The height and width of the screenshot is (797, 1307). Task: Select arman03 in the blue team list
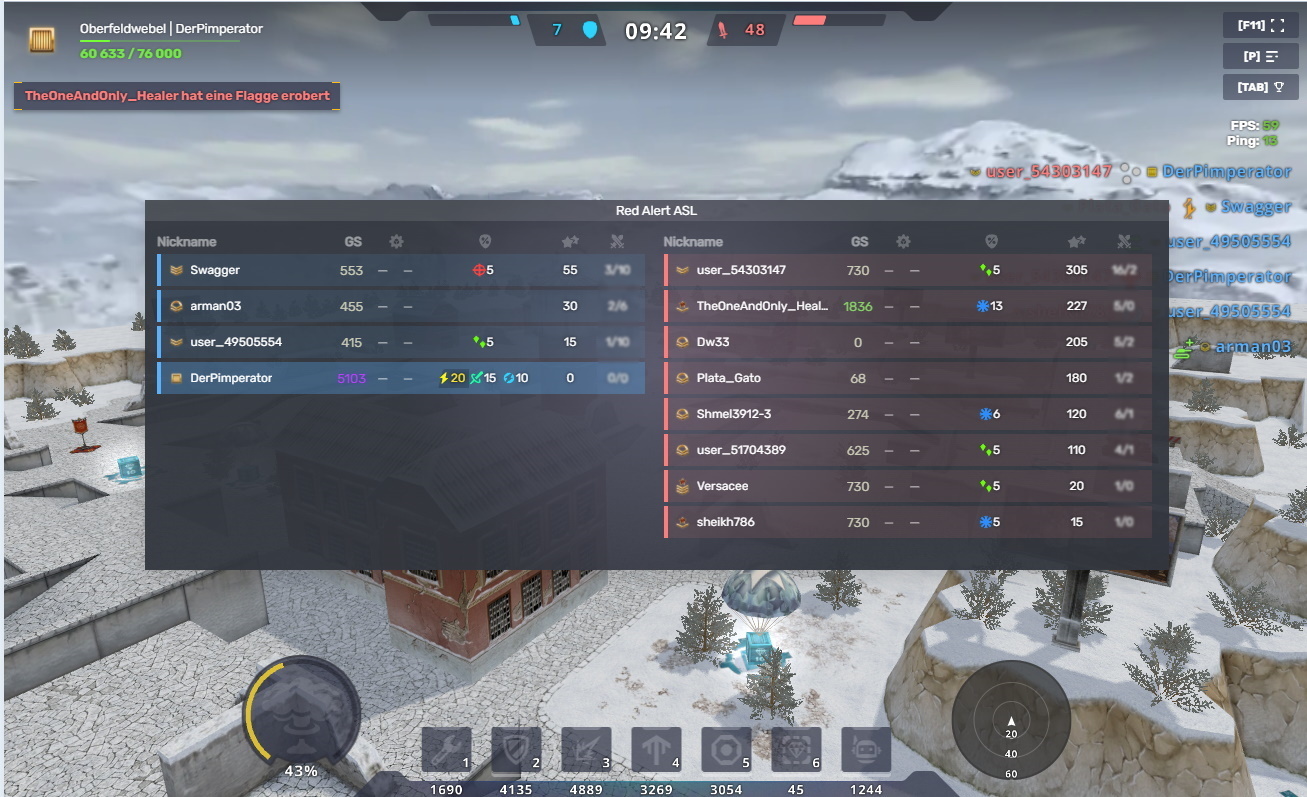click(400, 306)
